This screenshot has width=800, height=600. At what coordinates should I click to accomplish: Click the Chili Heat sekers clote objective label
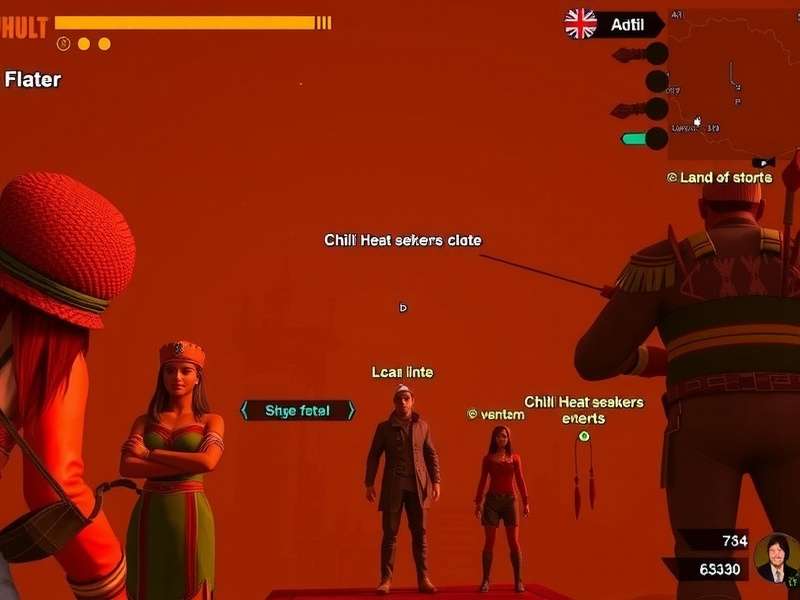(402, 240)
